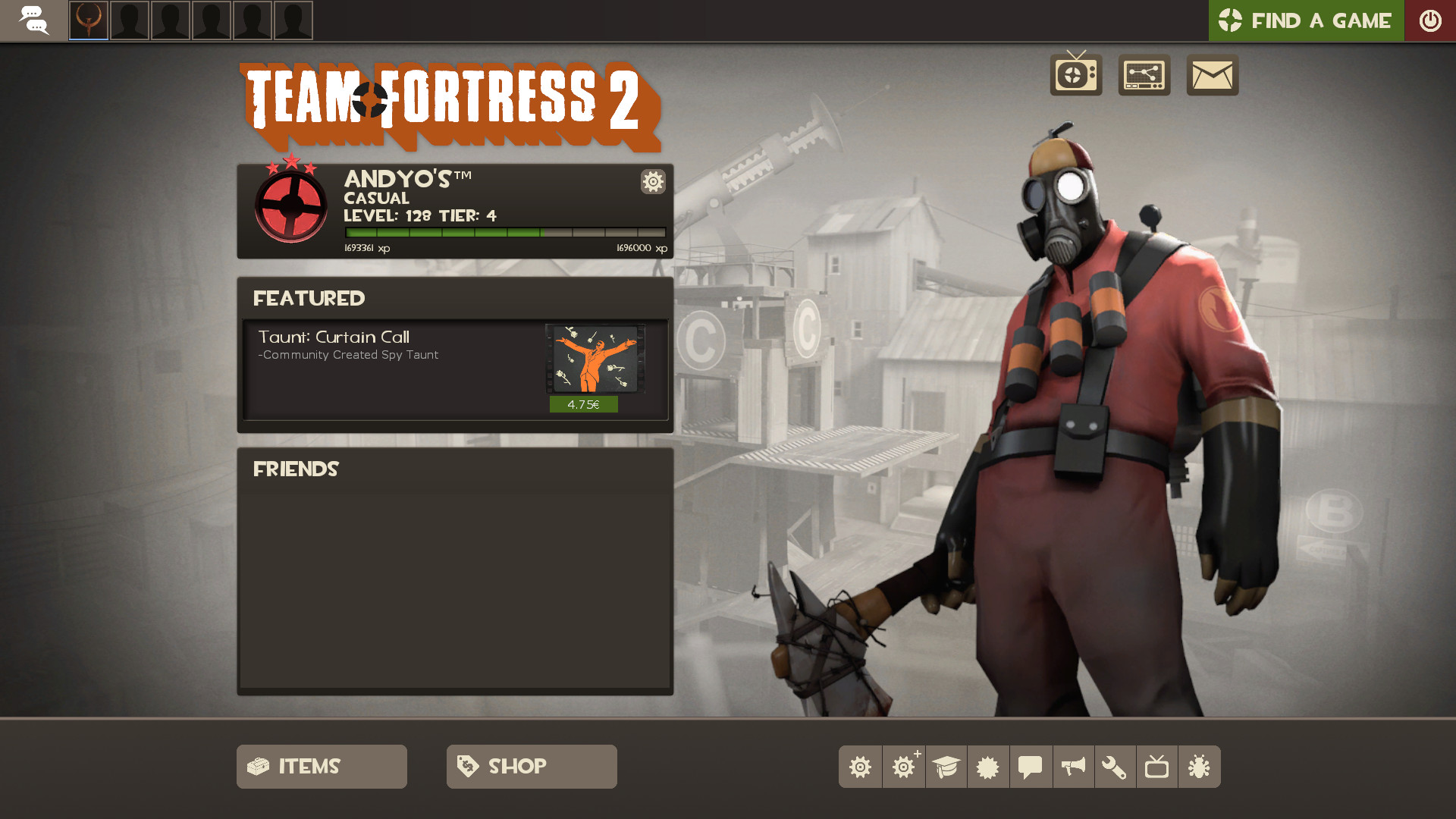Open the Shop from the bottom bar
This screenshot has height=819, width=1456.
click(531, 766)
